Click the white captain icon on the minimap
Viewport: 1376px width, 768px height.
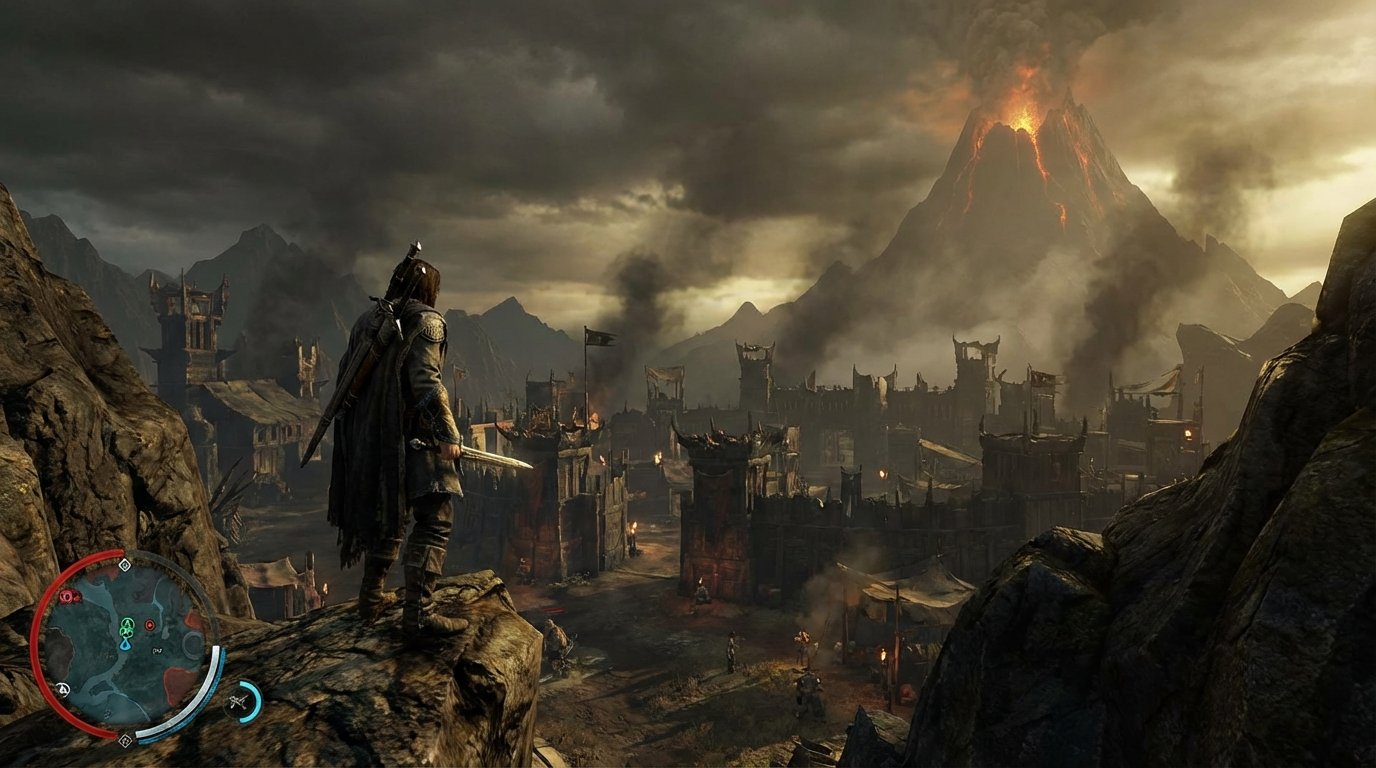pyautogui.click(x=63, y=687)
